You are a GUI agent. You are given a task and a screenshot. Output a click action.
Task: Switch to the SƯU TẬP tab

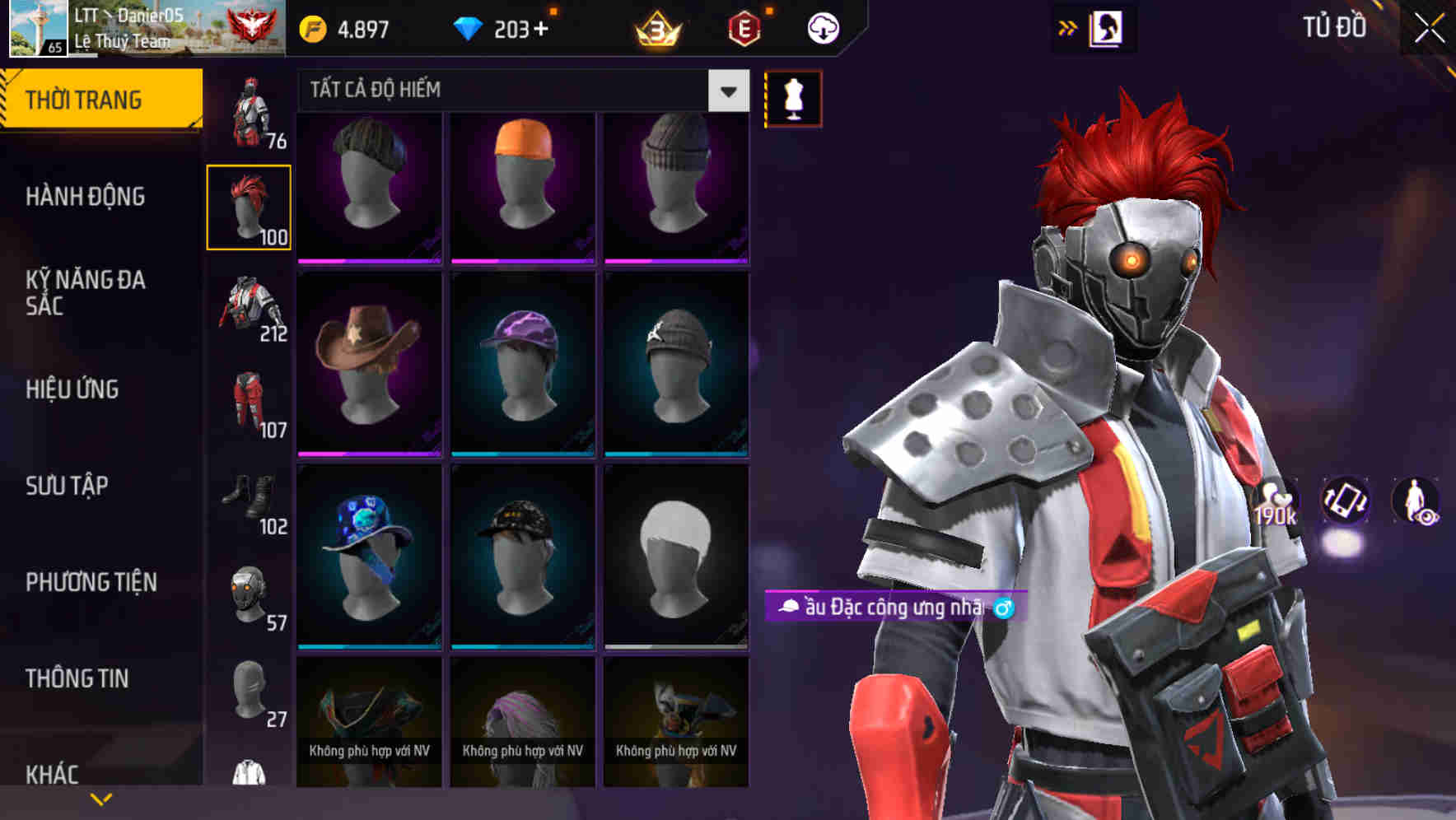(68, 486)
